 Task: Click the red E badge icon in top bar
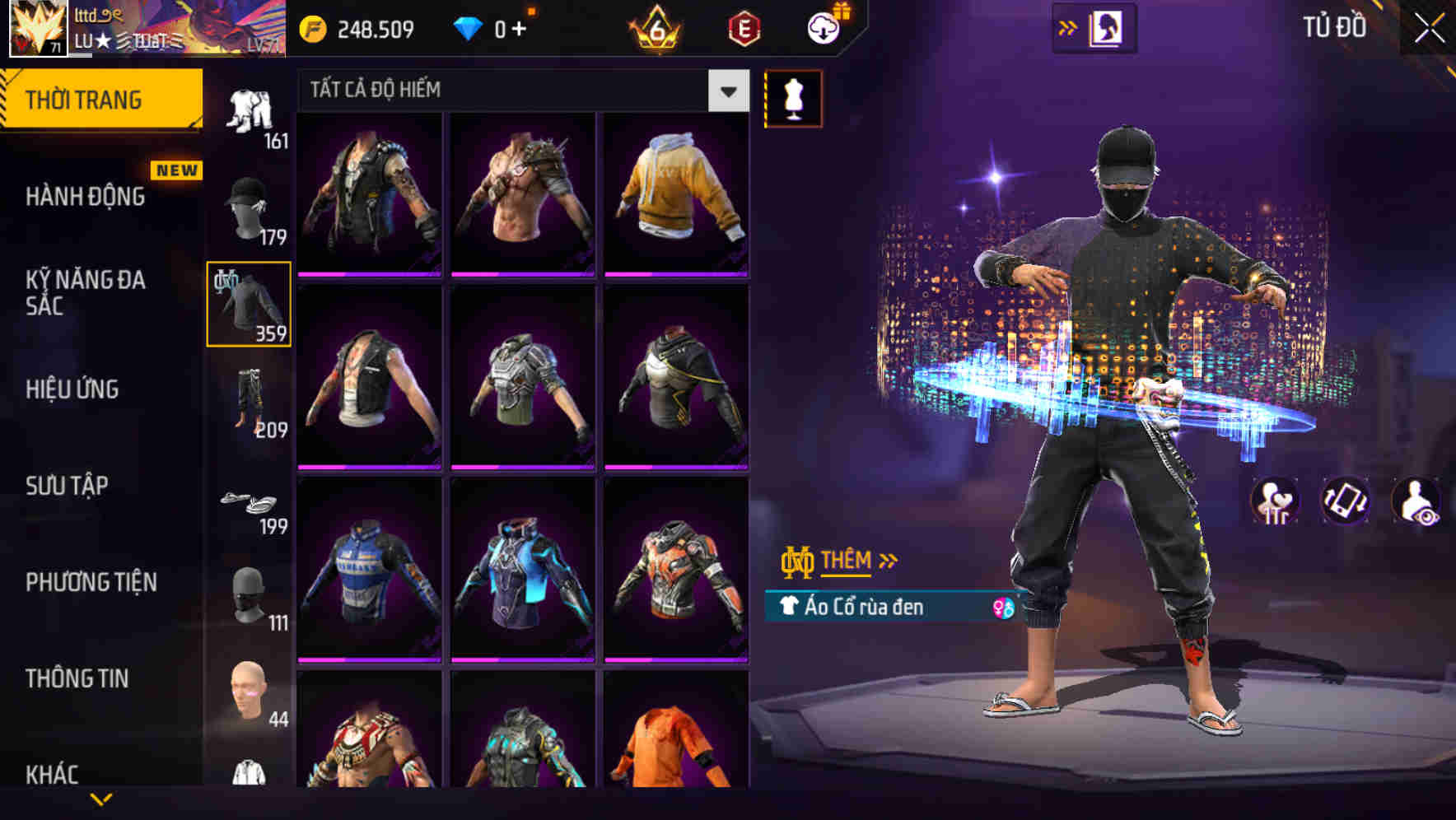click(x=744, y=27)
